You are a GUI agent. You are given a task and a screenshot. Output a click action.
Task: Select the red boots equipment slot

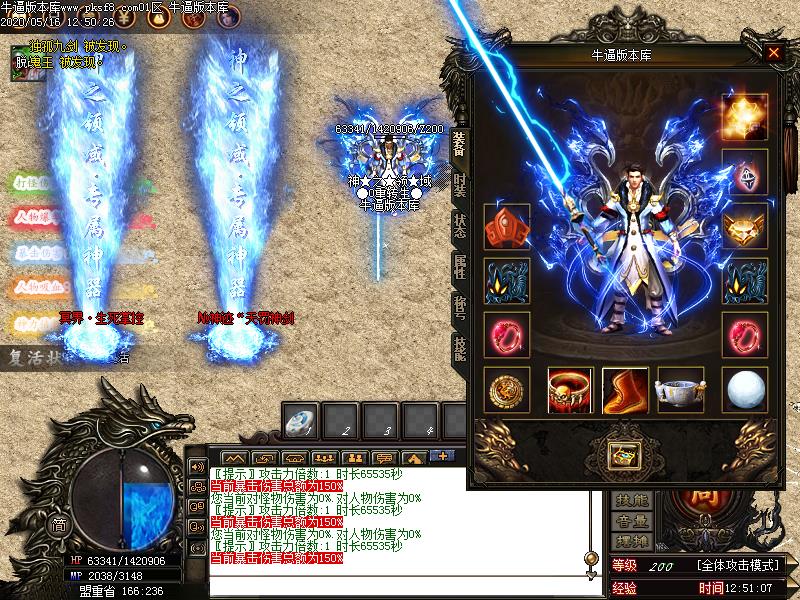[x=625, y=390]
